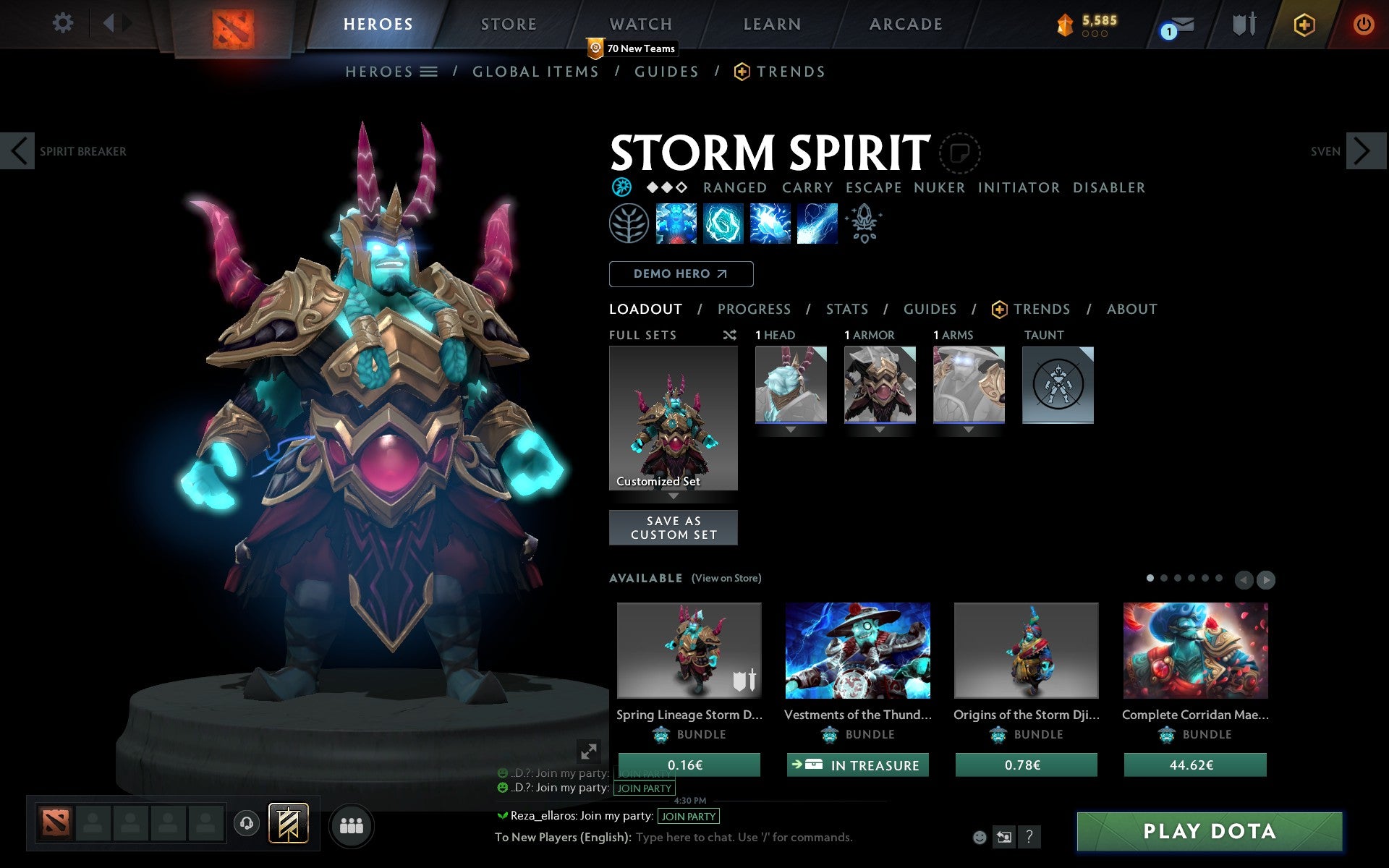Switch to the STATS tab
This screenshot has width=1389, height=868.
(846, 309)
